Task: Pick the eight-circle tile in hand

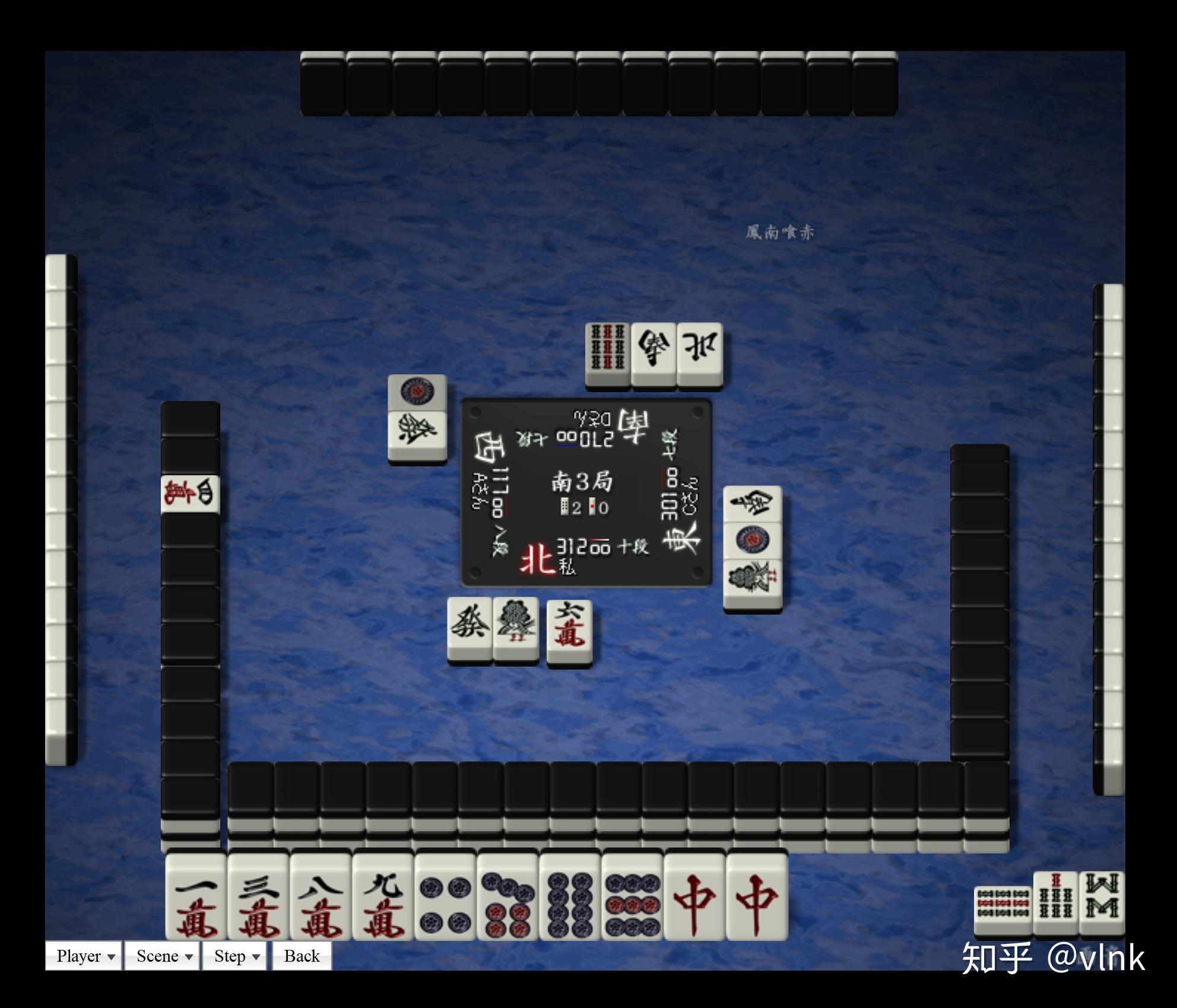Action: coord(570,897)
